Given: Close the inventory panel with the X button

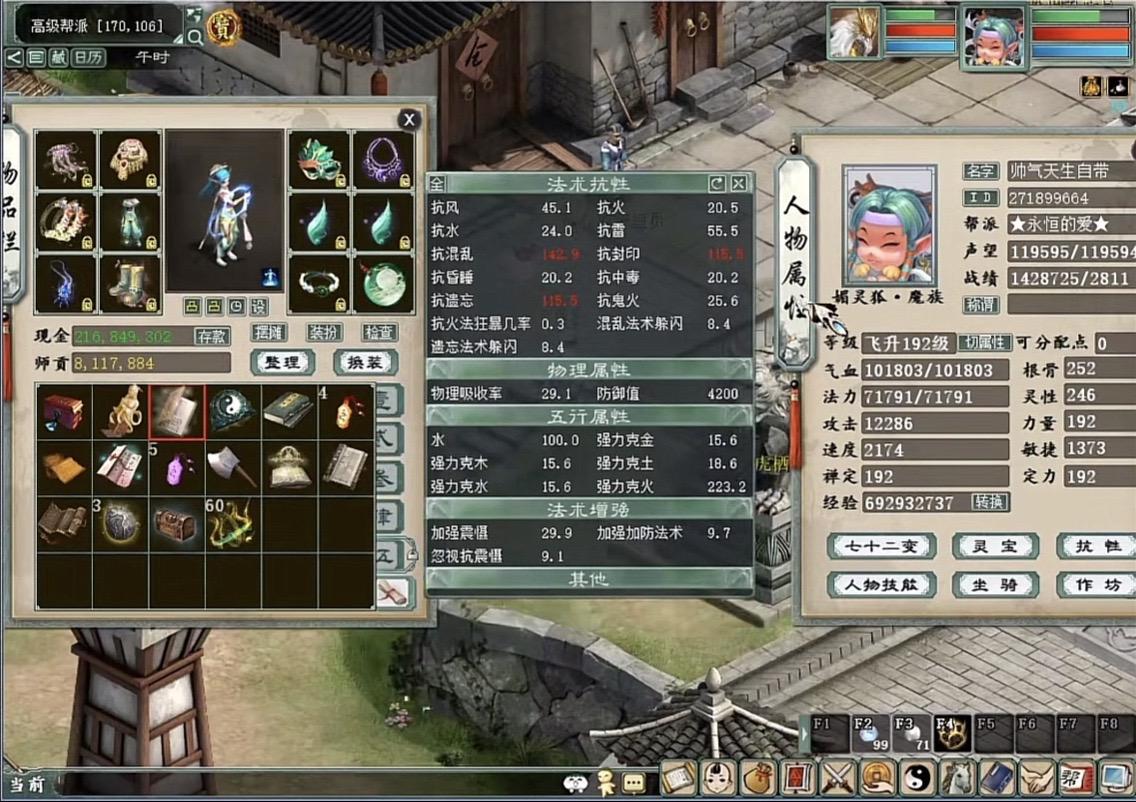Looking at the screenshot, I should click(408, 120).
